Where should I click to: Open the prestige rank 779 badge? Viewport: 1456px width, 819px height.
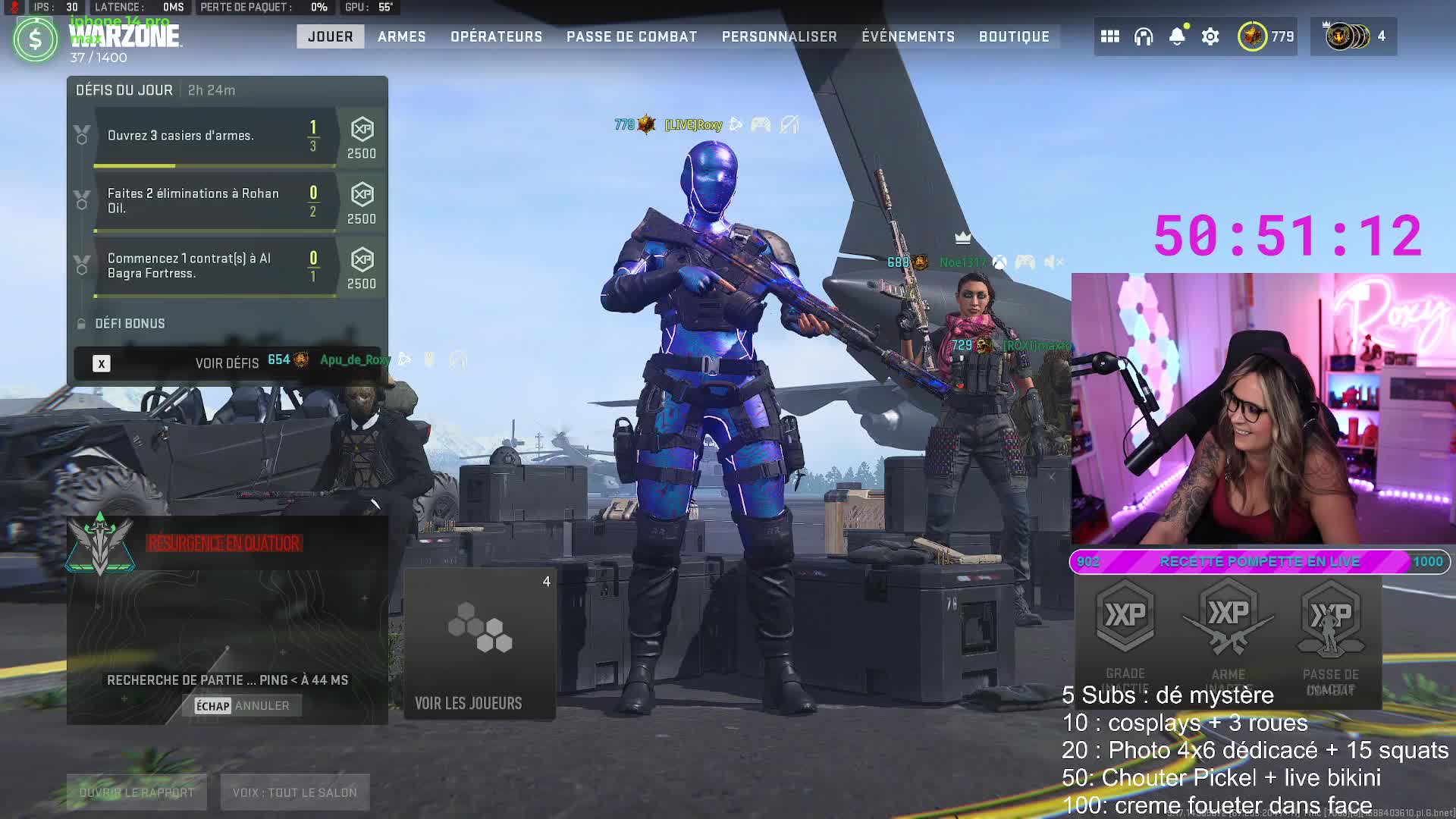(x=1266, y=36)
